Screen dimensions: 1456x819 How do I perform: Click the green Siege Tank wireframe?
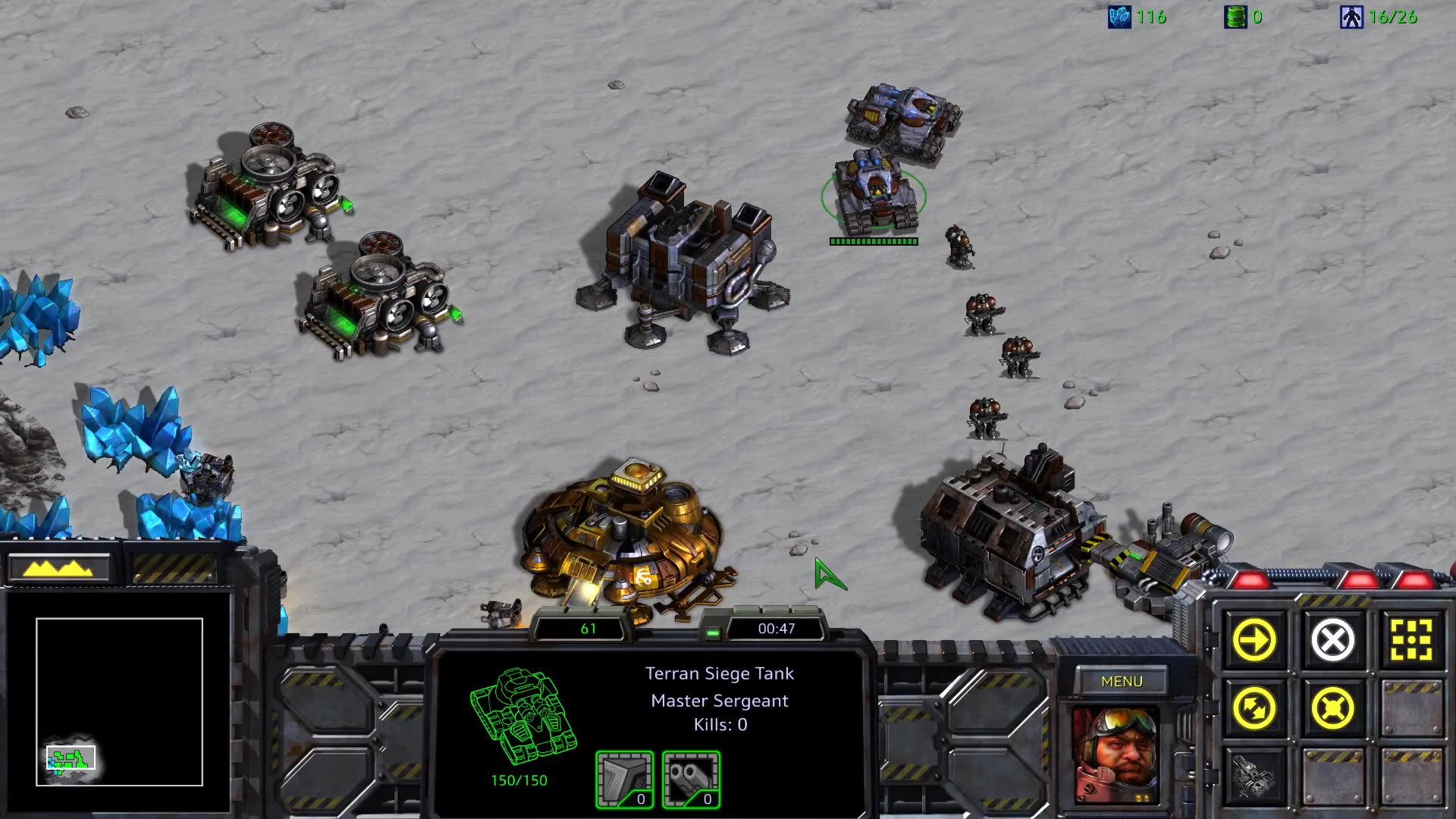pos(522,716)
